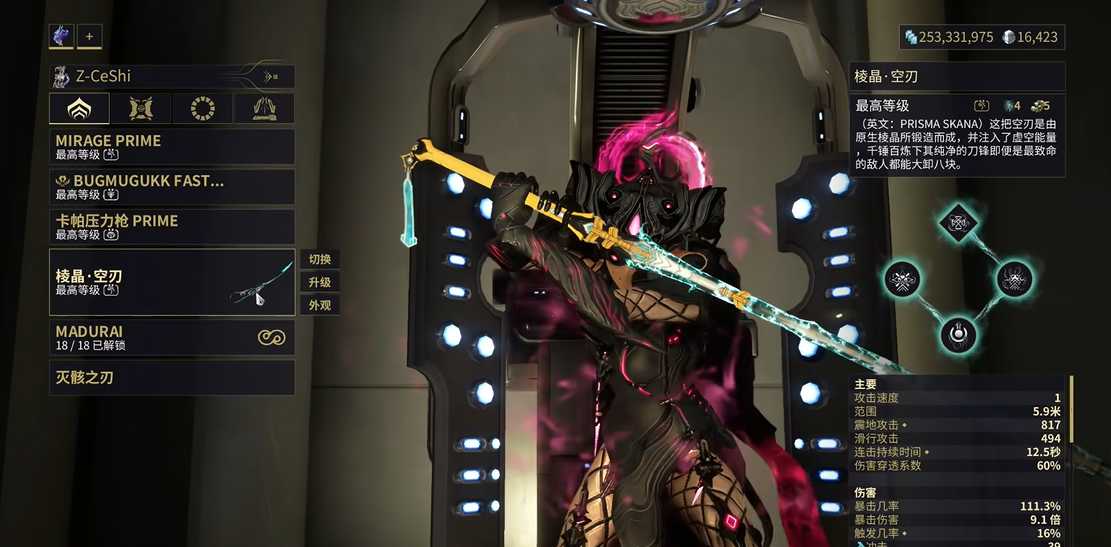Image resolution: width=1111 pixels, height=547 pixels.
Task: Click the credits currency counter
Action: [x=950, y=37]
